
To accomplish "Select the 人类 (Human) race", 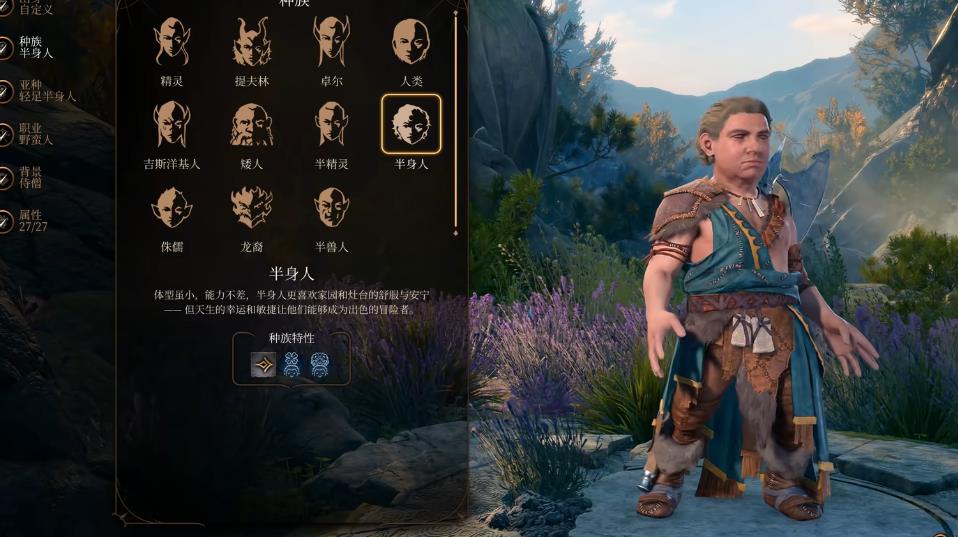I will coord(411,43).
